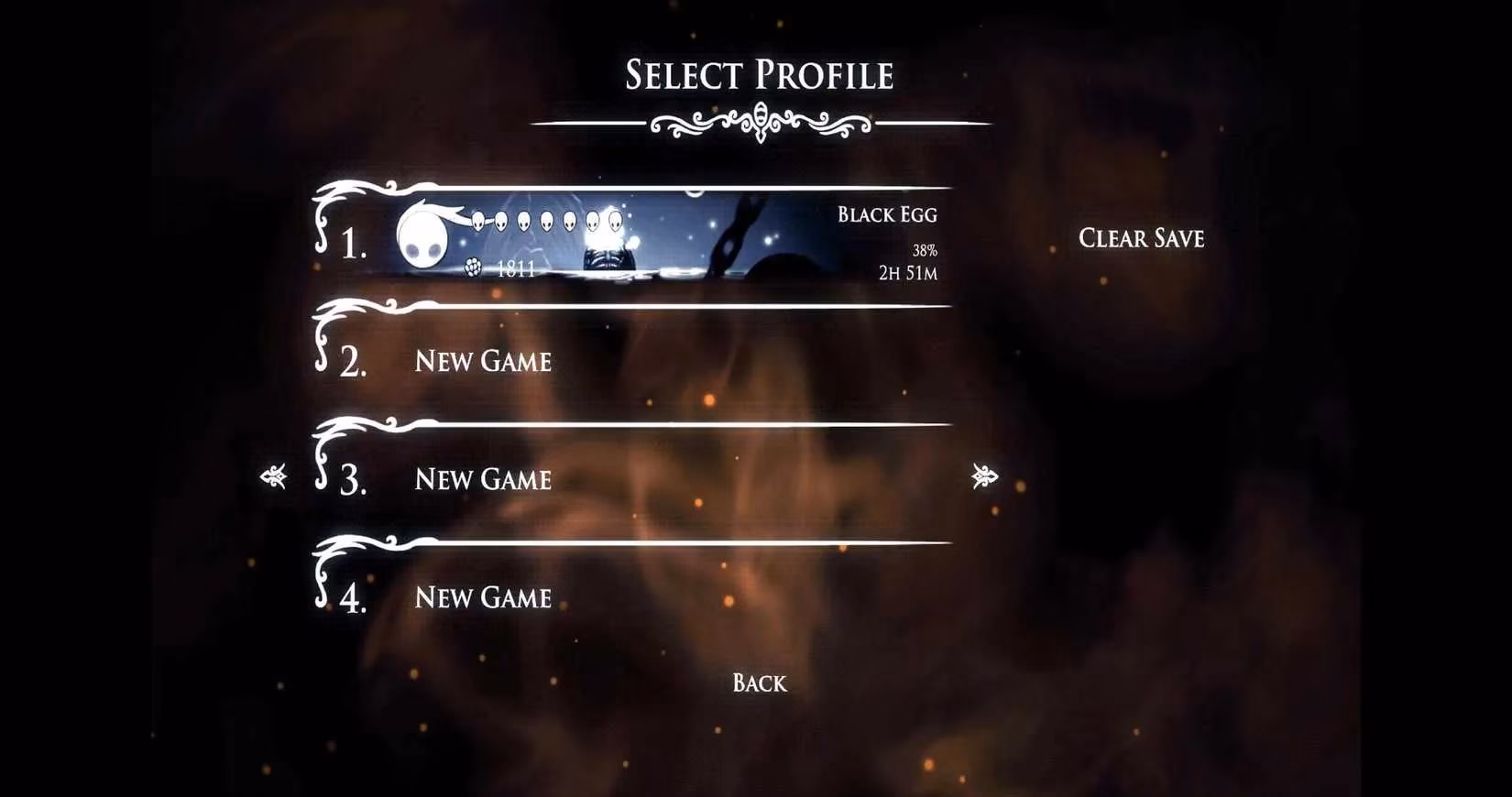Select Back to return to the main menu
This screenshot has height=797, width=1512.
(757, 682)
